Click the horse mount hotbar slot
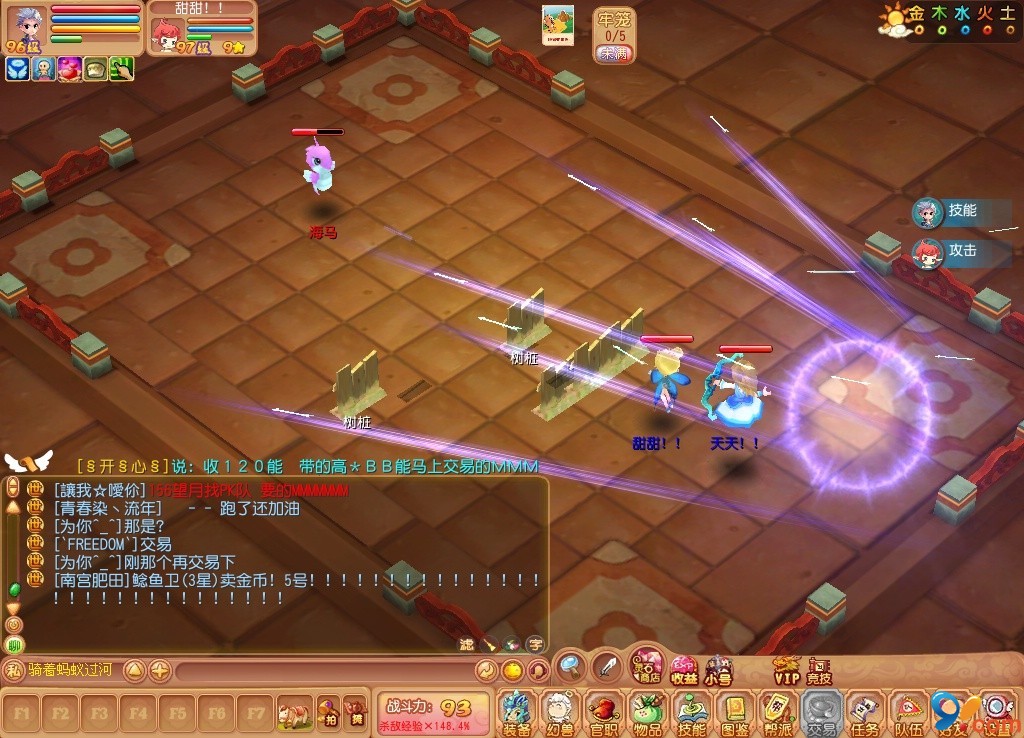This screenshot has width=1024, height=738. click(295, 713)
